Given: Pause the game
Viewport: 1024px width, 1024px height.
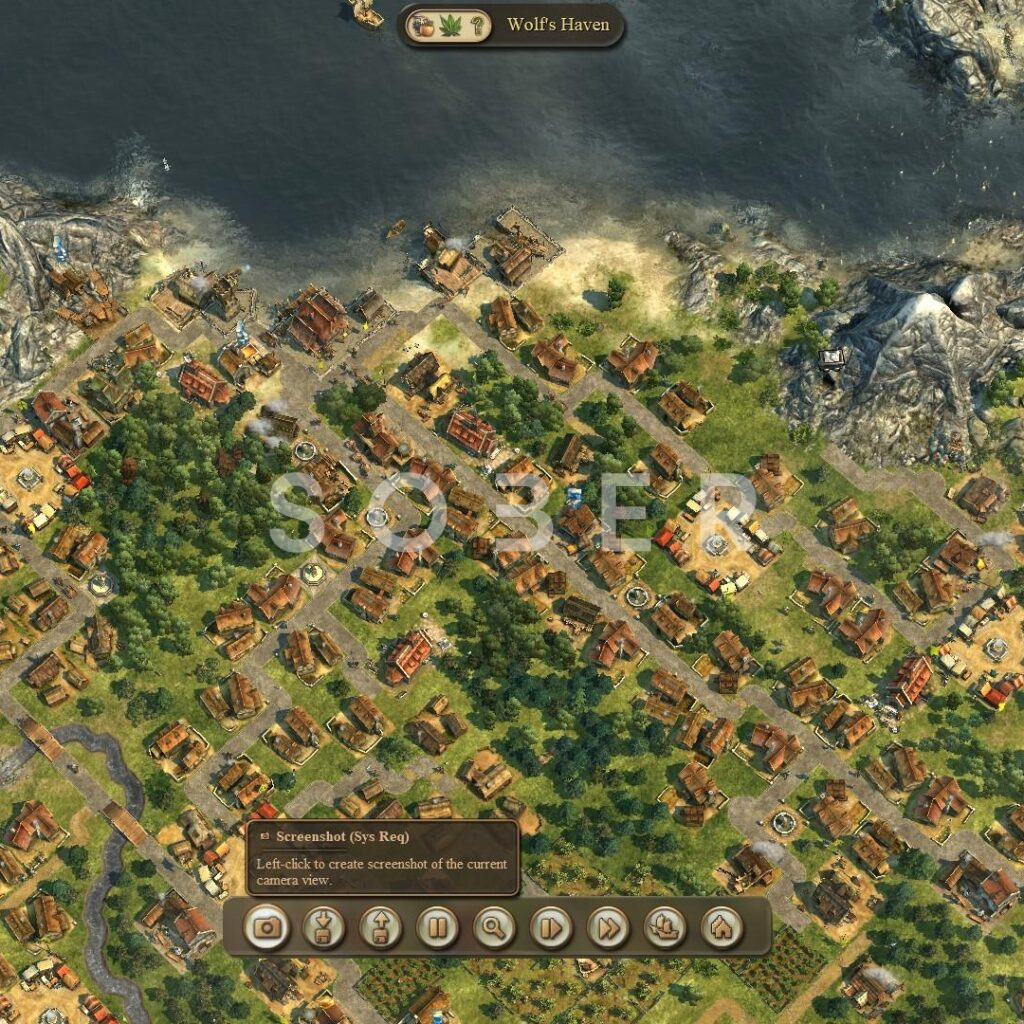Looking at the screenshot, I should click(x=437, y=927).
